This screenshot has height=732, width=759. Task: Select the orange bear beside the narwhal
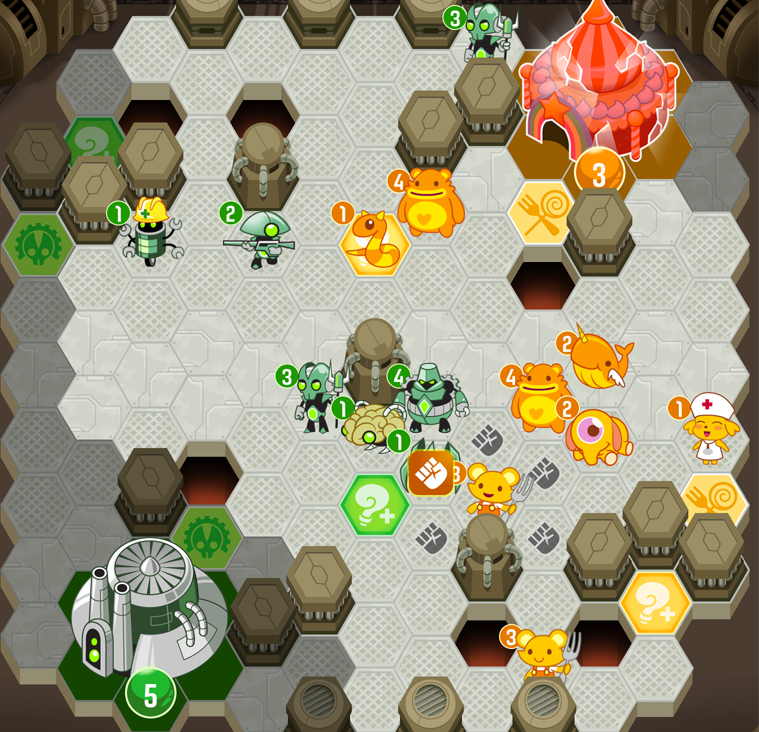point(540,397)
